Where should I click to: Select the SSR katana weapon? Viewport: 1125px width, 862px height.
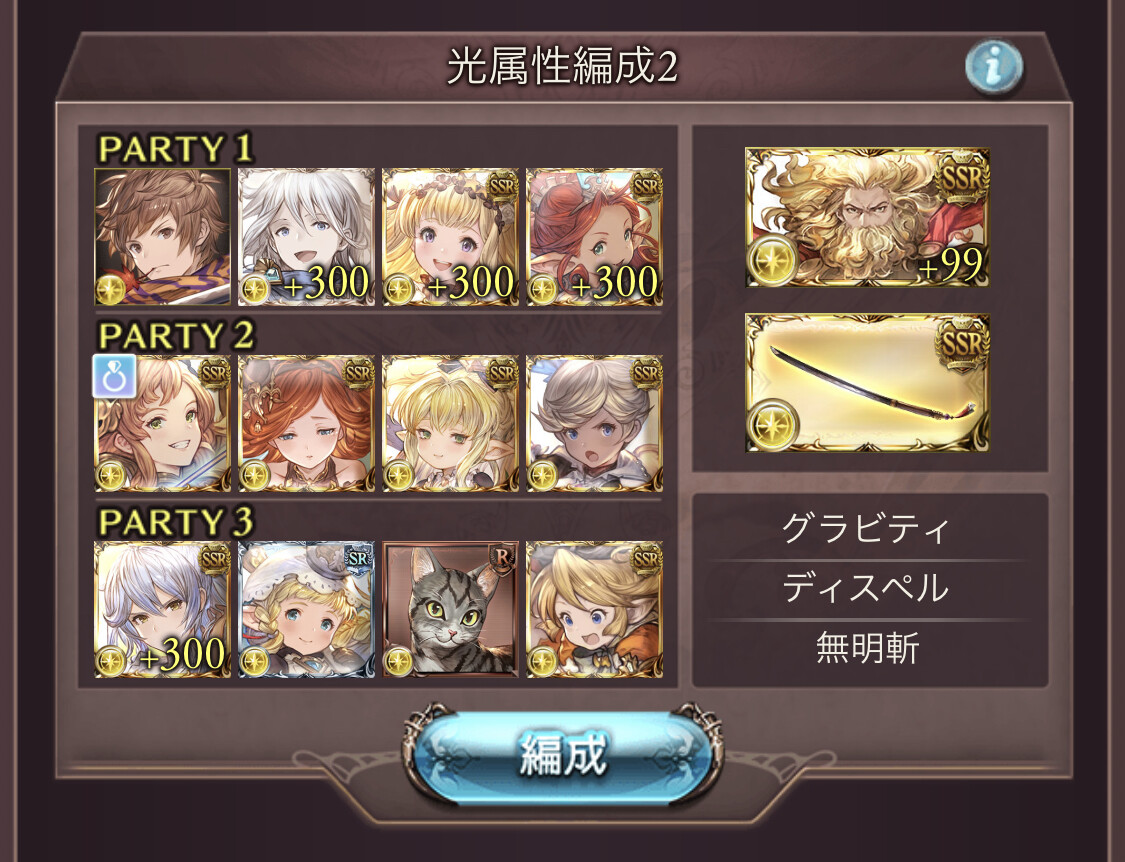(867, 383)
